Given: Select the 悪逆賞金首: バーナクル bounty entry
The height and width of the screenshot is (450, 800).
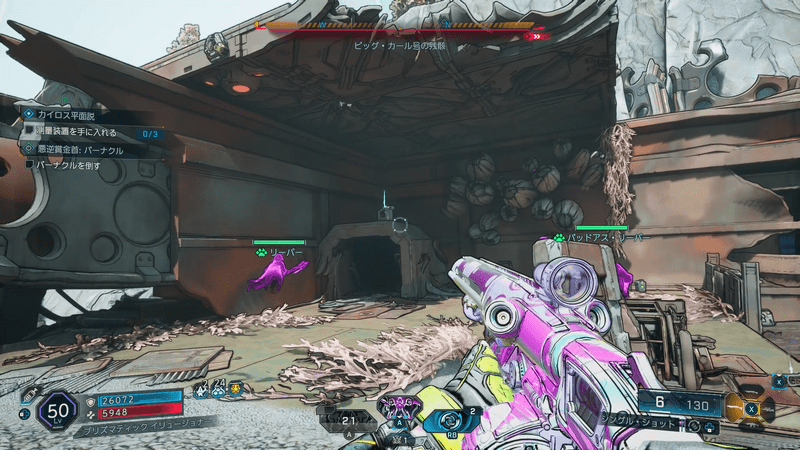Looking at the screenshot, I should (x=78, y=150).
